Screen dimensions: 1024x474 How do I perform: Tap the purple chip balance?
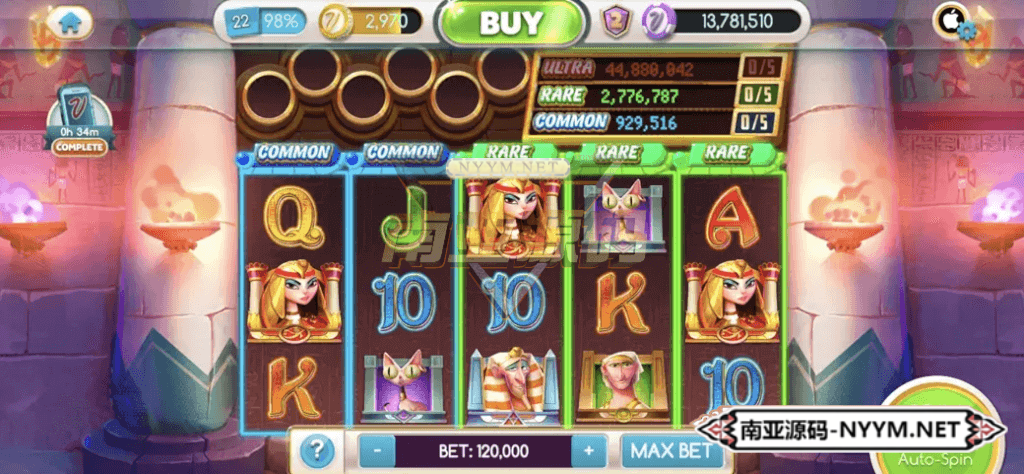(x=735, y=21)
